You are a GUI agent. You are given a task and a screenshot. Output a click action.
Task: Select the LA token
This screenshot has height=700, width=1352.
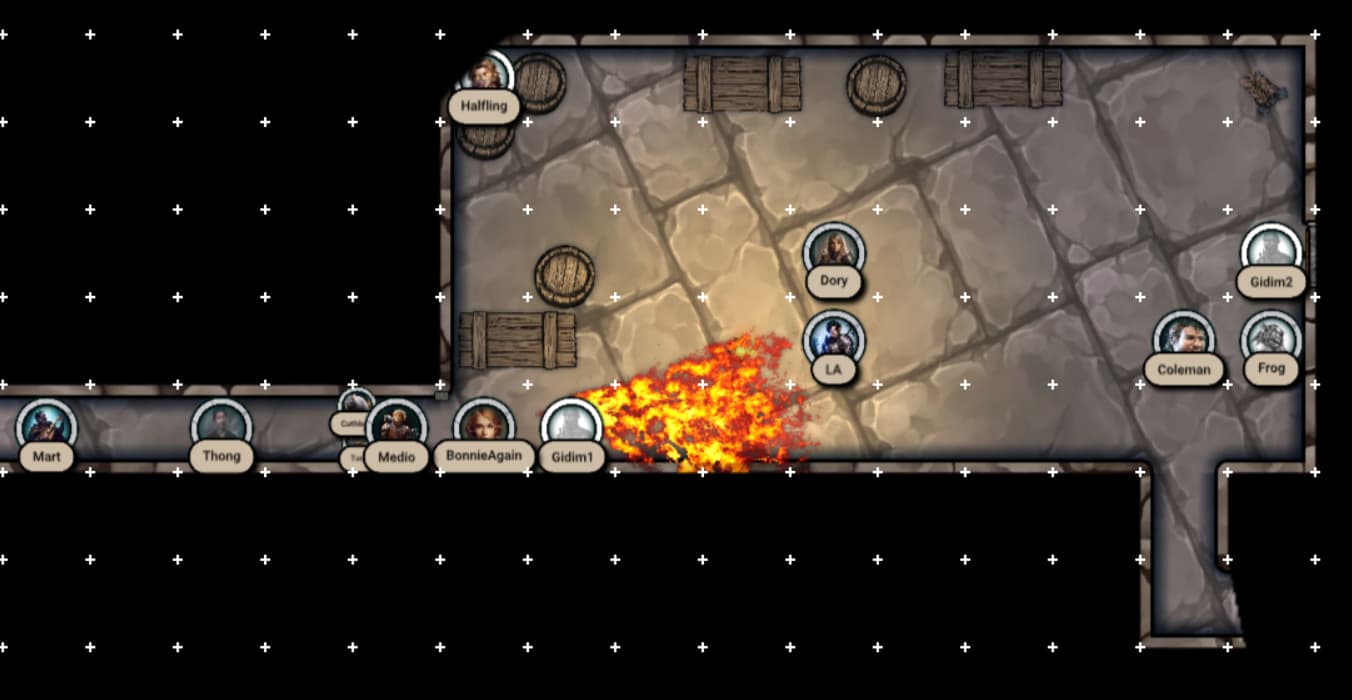833,339
